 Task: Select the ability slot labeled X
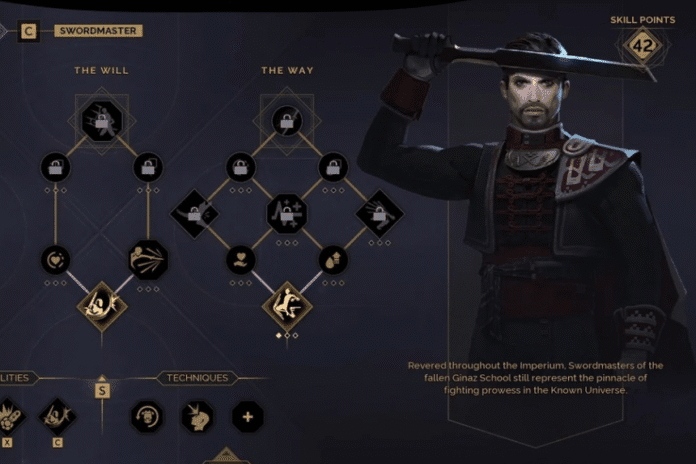coord(7,416)
